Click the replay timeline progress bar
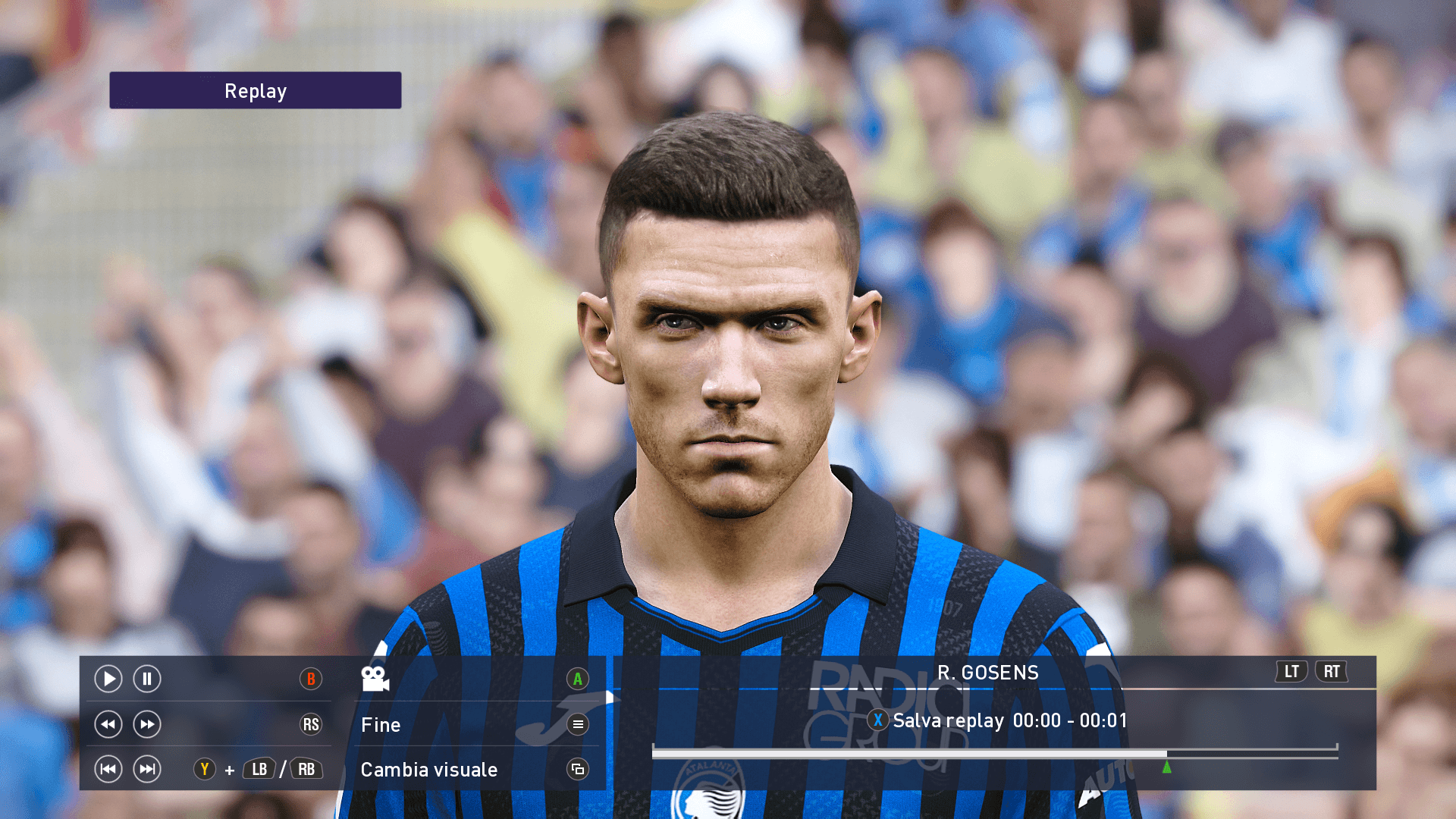Screen dimensions: 1456x819 910,754
